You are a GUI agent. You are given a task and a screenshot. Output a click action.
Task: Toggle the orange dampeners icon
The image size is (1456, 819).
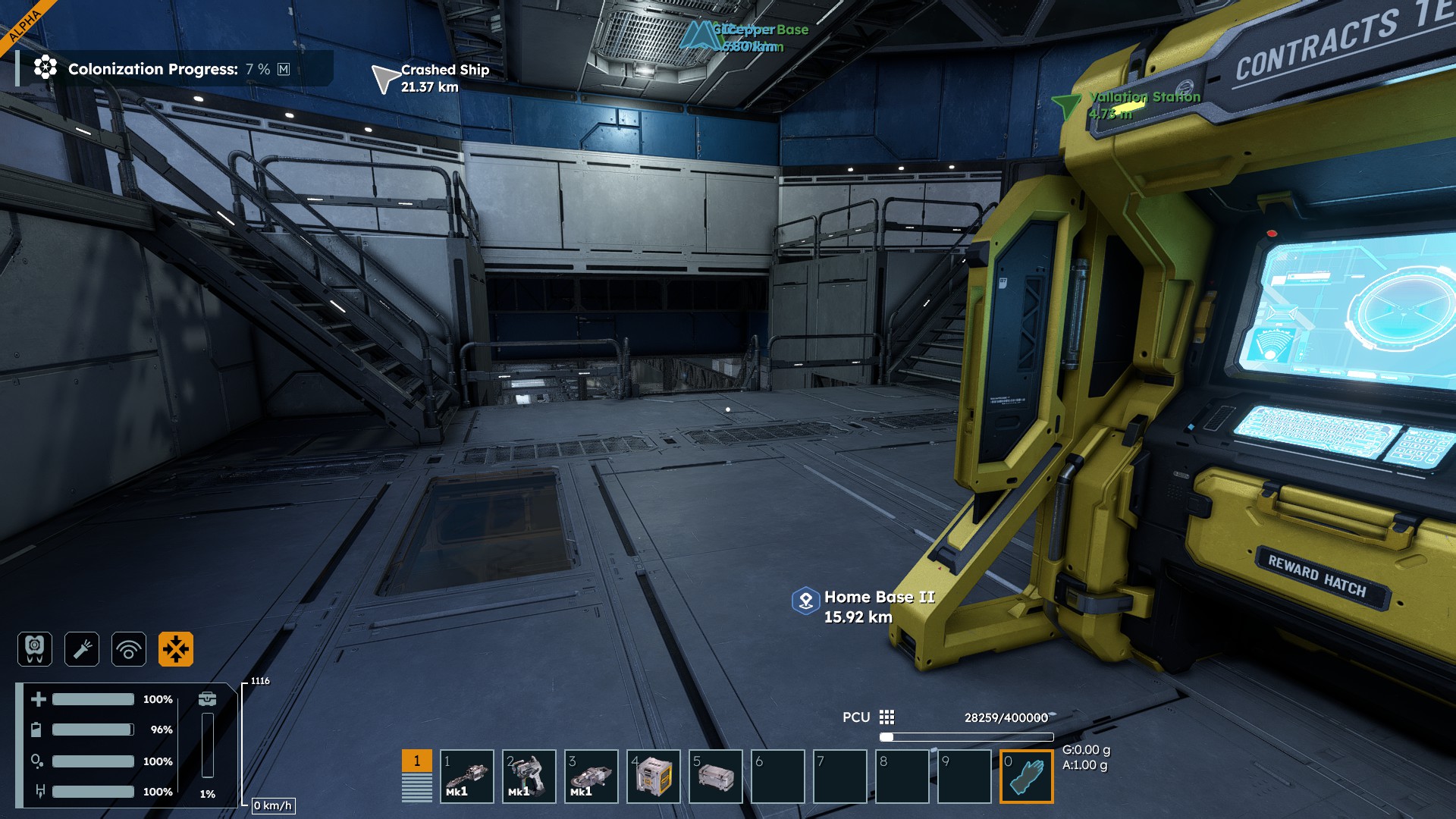pos(176,649)
